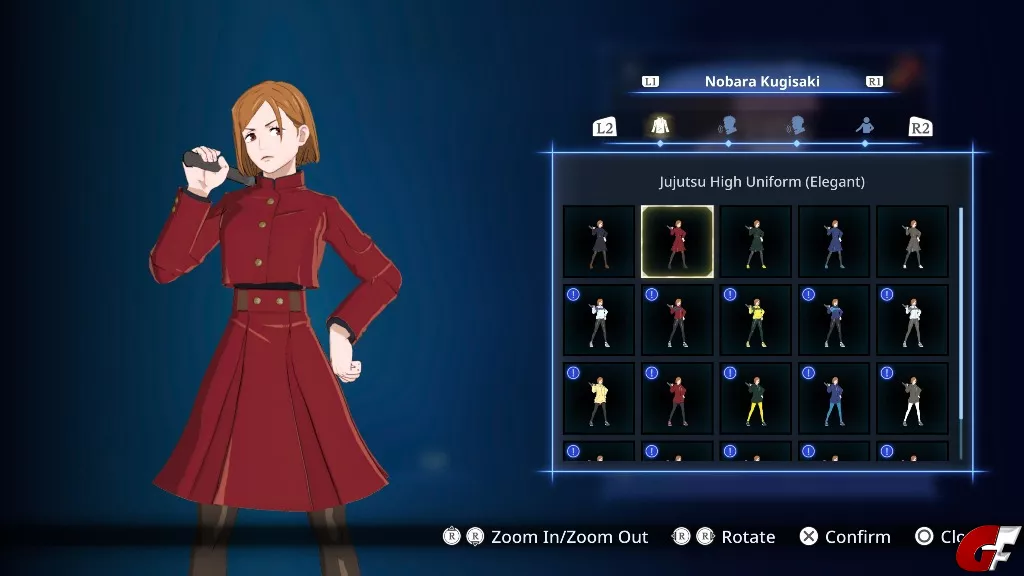Pick the yellow jacket with dark pants
This screenshot has width=1024, height=576.
[x=756, y=320]
